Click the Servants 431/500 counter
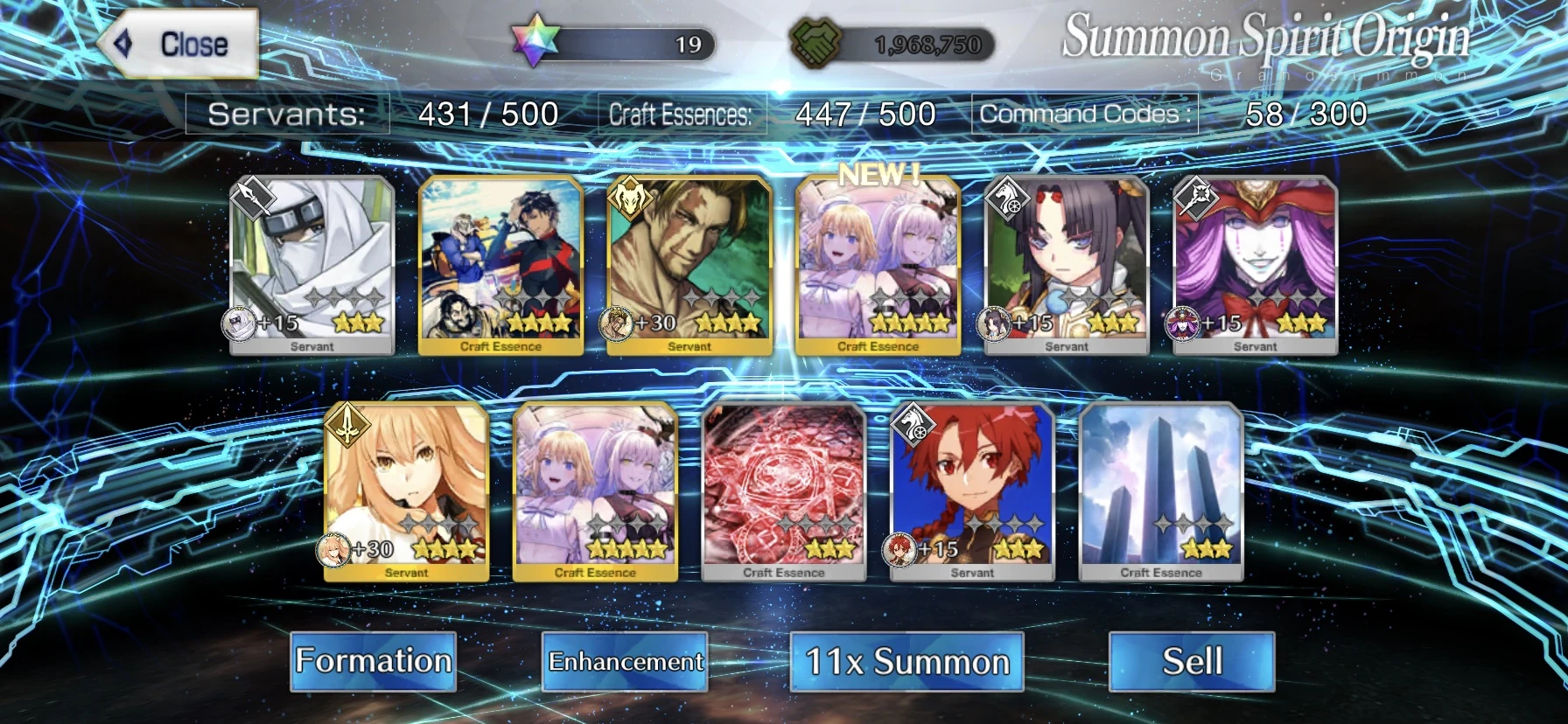 tap(486, 113)
